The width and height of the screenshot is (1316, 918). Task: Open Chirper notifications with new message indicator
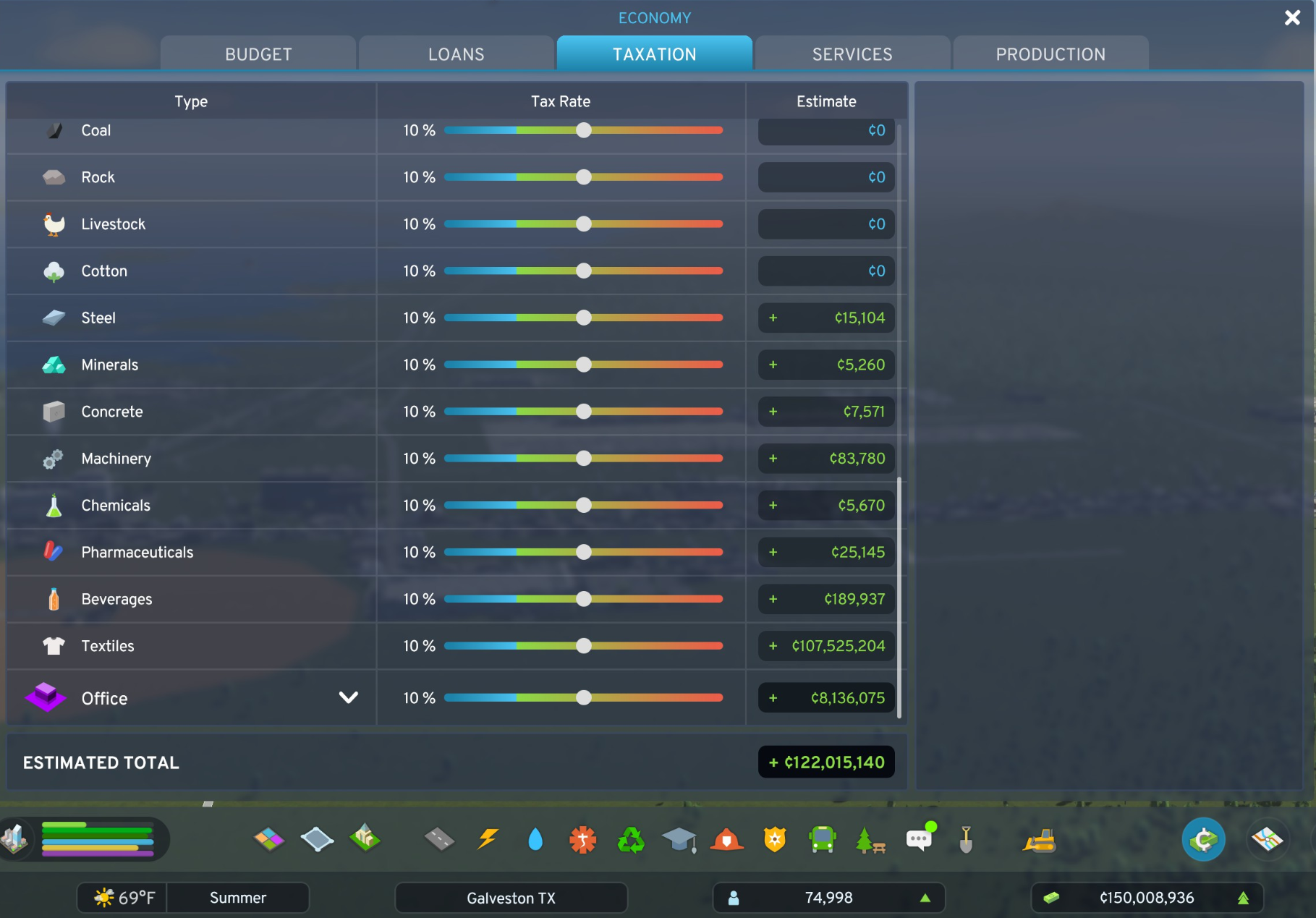918,839
